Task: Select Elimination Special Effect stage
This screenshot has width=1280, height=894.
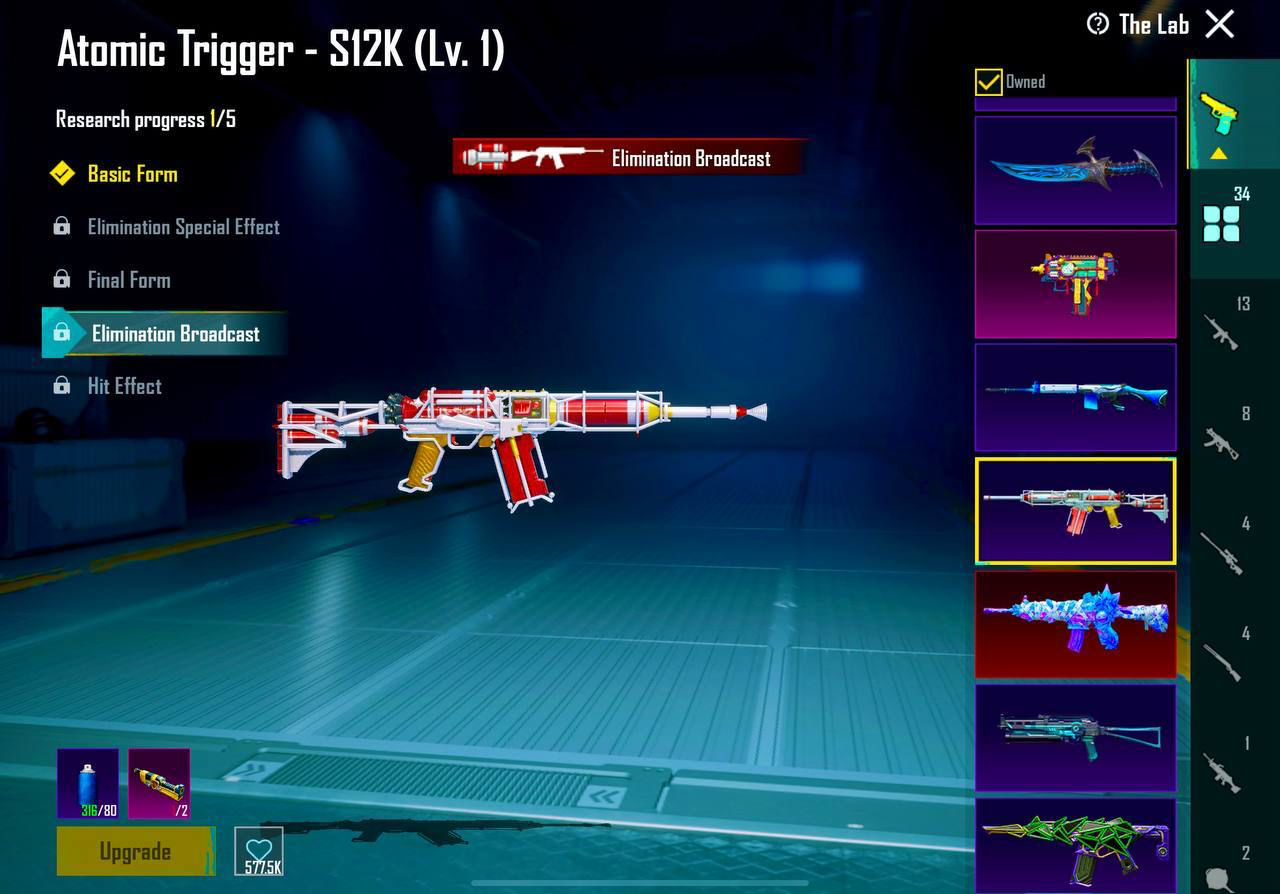Action: pos(183,227)
